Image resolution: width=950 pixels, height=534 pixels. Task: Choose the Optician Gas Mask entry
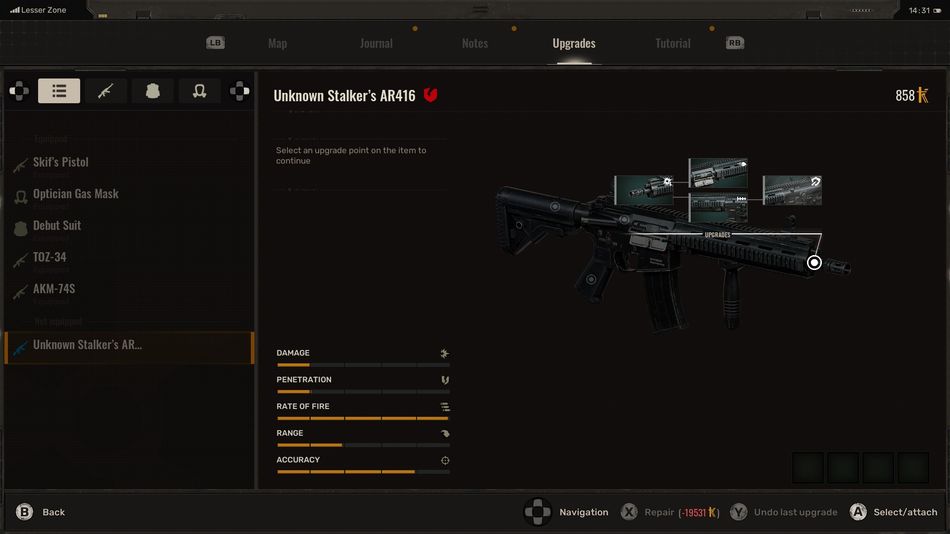[x=76, y=194]
